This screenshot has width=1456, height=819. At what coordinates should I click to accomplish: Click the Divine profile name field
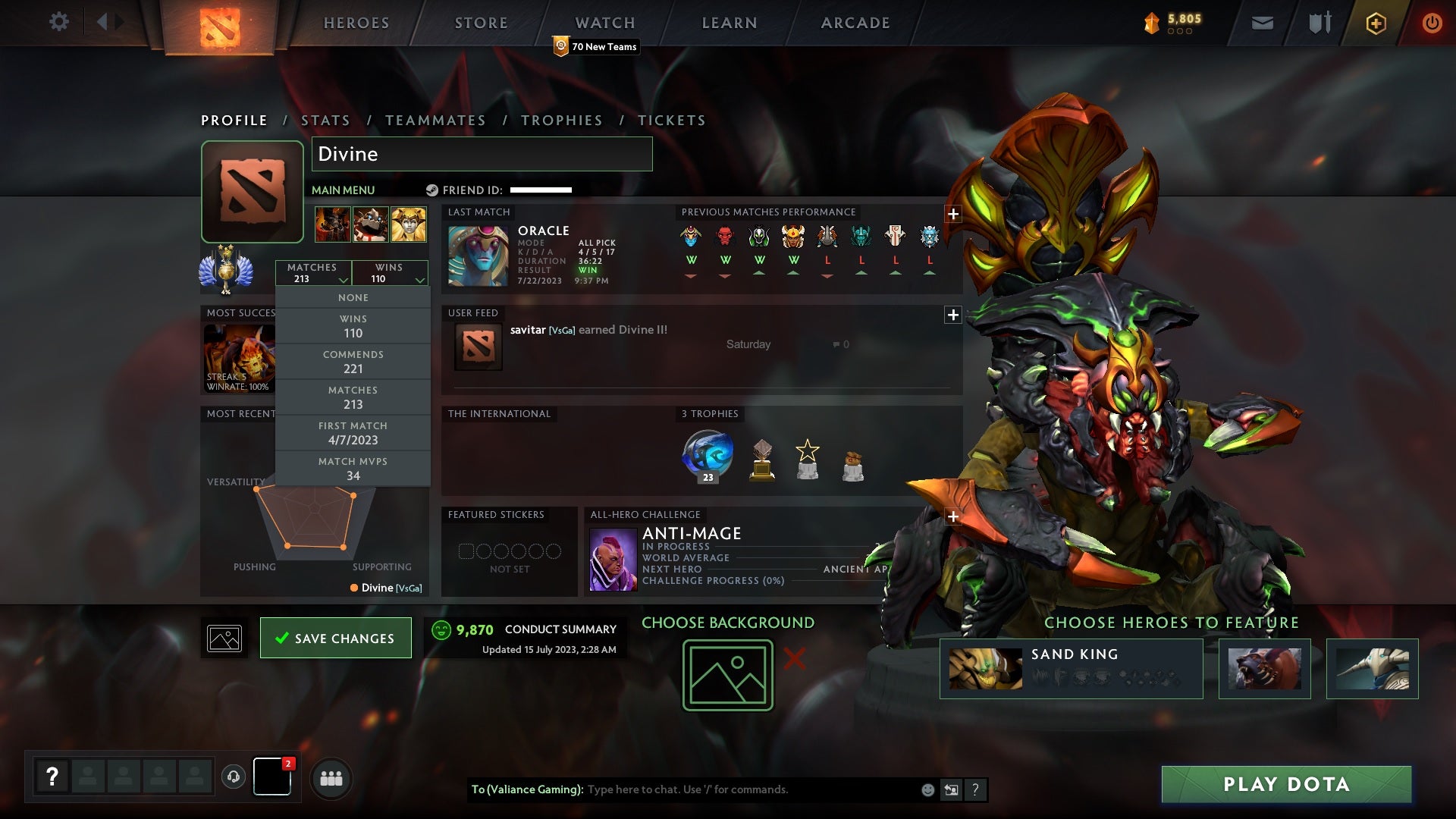482,154
